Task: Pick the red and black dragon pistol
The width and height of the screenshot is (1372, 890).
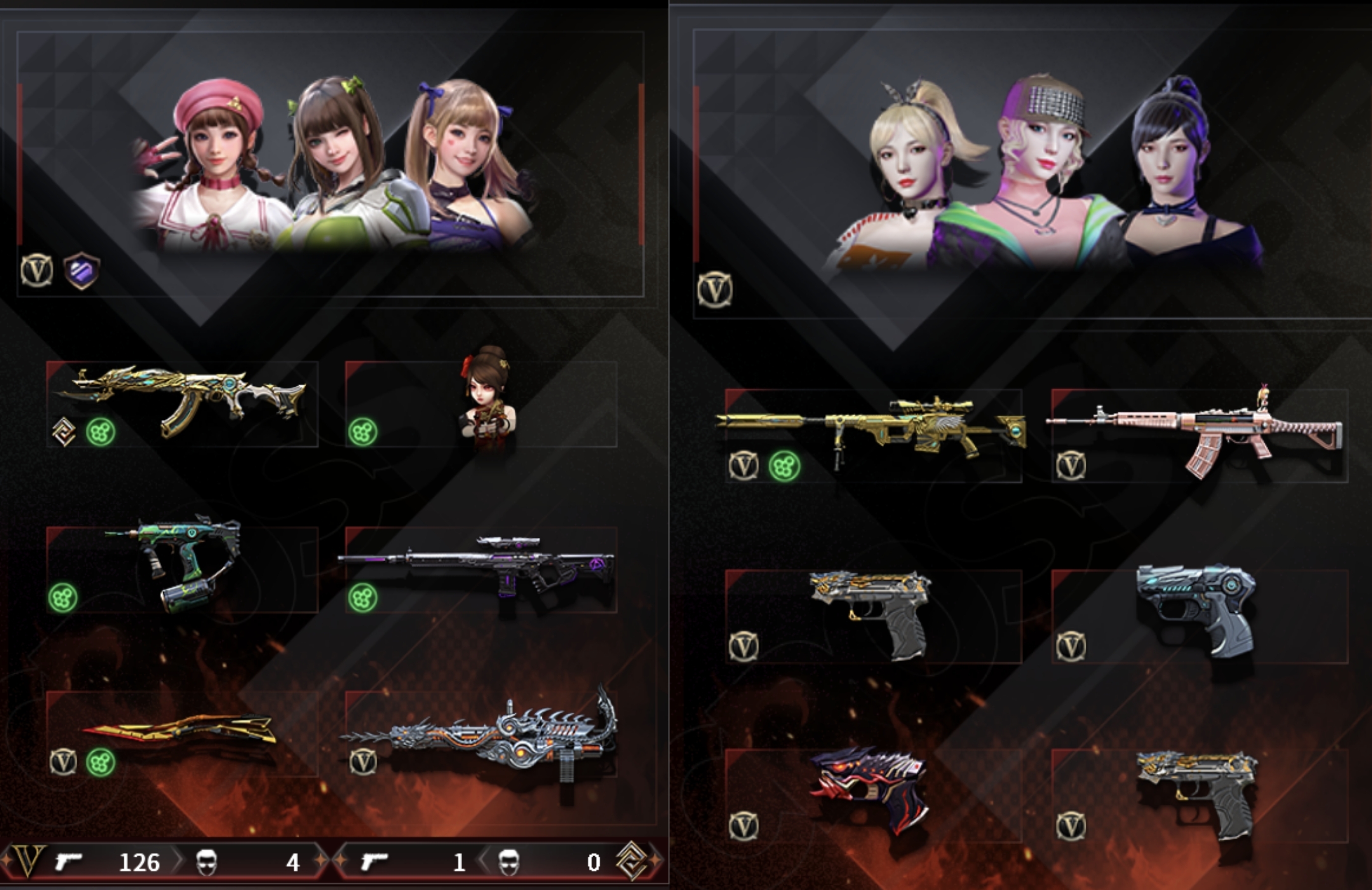Action: (x=873, y=794)
